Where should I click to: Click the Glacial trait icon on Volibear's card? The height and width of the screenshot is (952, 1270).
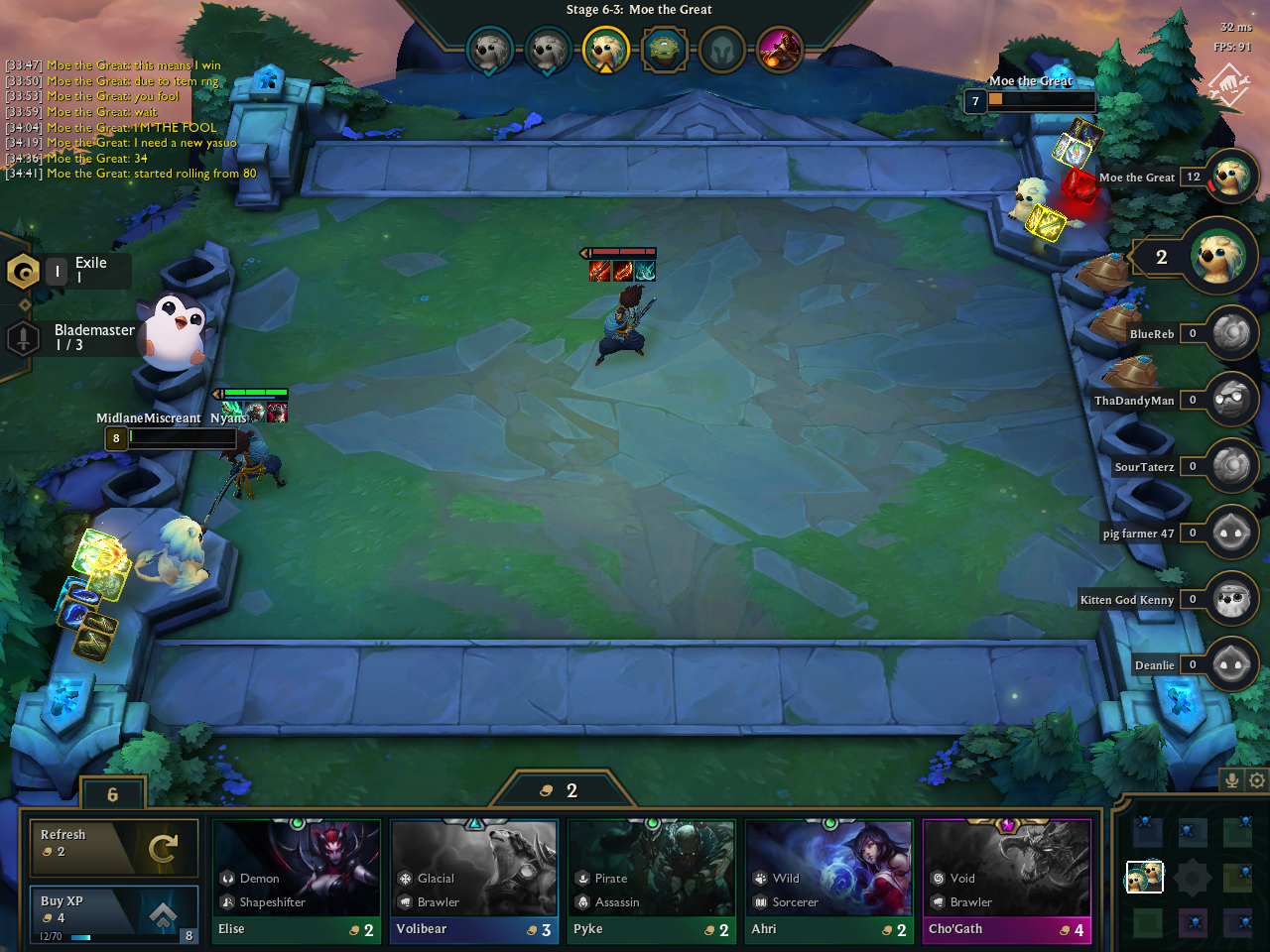pyautogui.click(x=405, y=878)
